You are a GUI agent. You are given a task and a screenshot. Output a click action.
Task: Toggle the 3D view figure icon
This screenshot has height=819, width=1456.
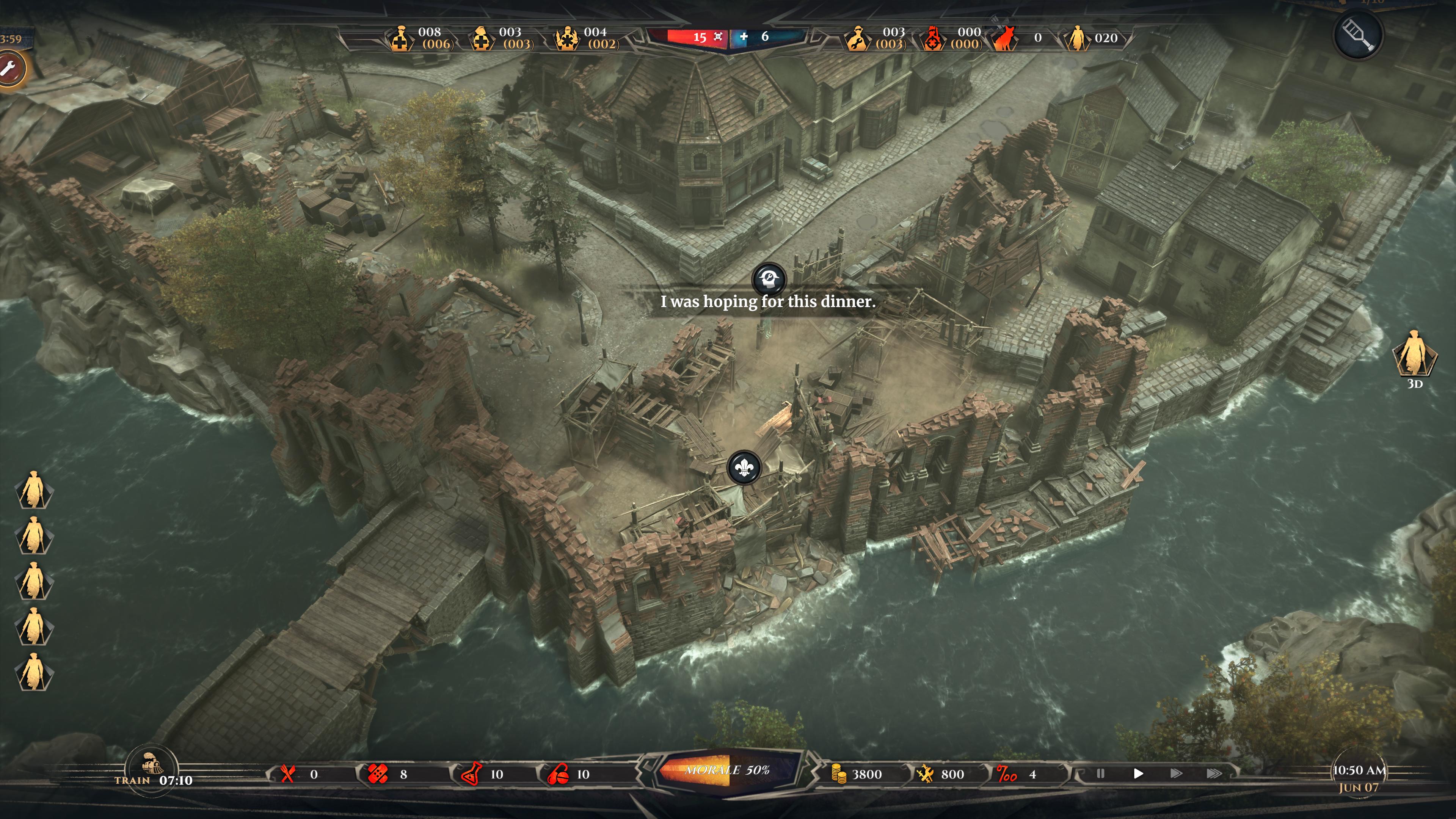[1414, 355]
